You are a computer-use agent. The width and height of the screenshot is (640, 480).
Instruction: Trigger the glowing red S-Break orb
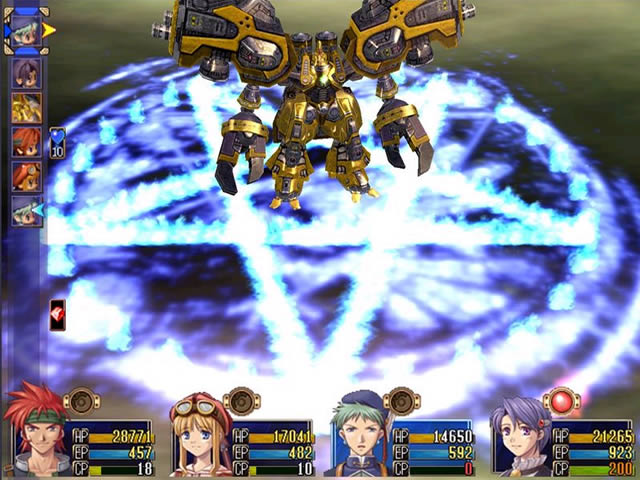(x=562, y=401)
